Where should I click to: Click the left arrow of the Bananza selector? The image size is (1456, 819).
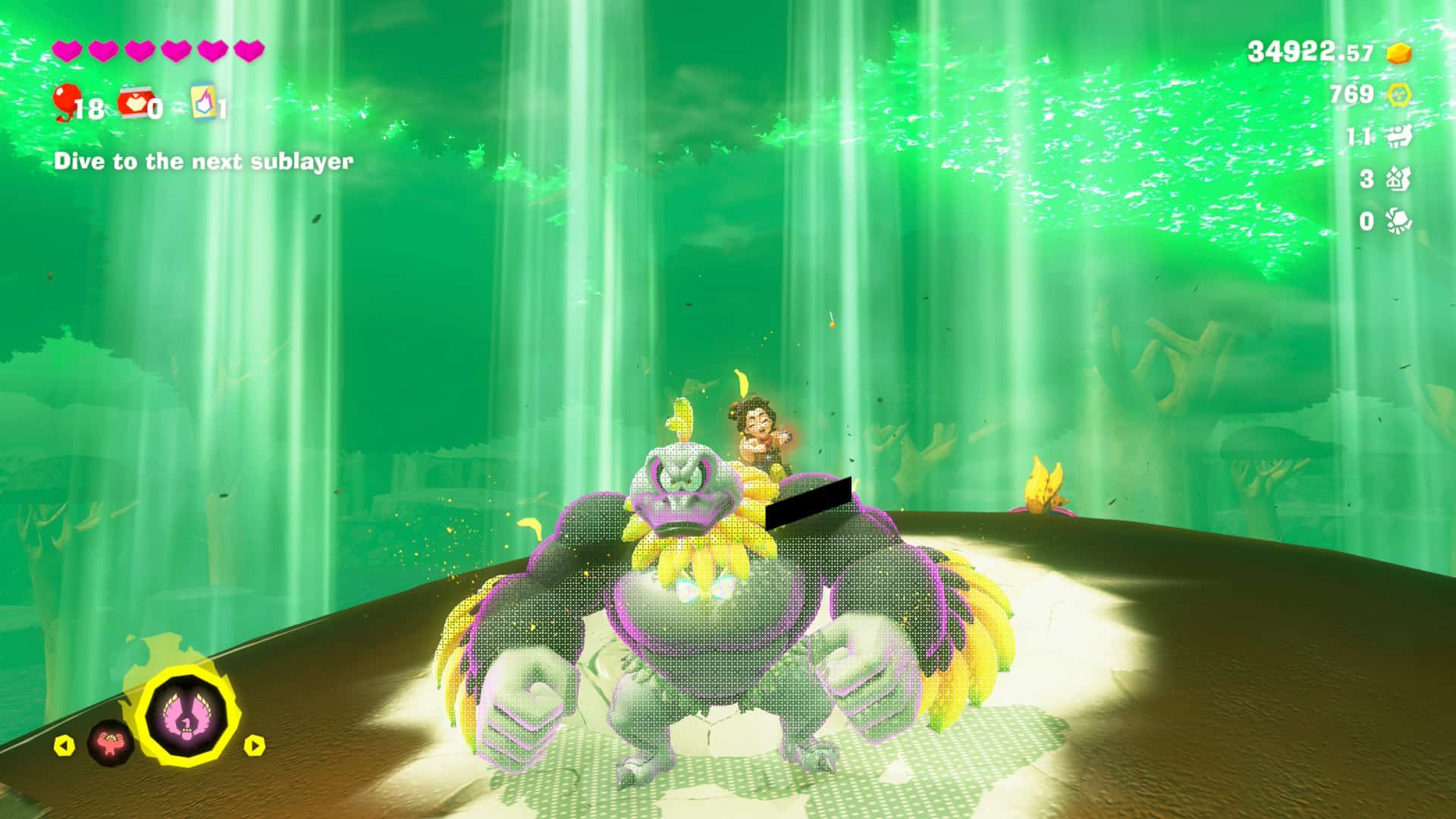click(x=64, y=745)
